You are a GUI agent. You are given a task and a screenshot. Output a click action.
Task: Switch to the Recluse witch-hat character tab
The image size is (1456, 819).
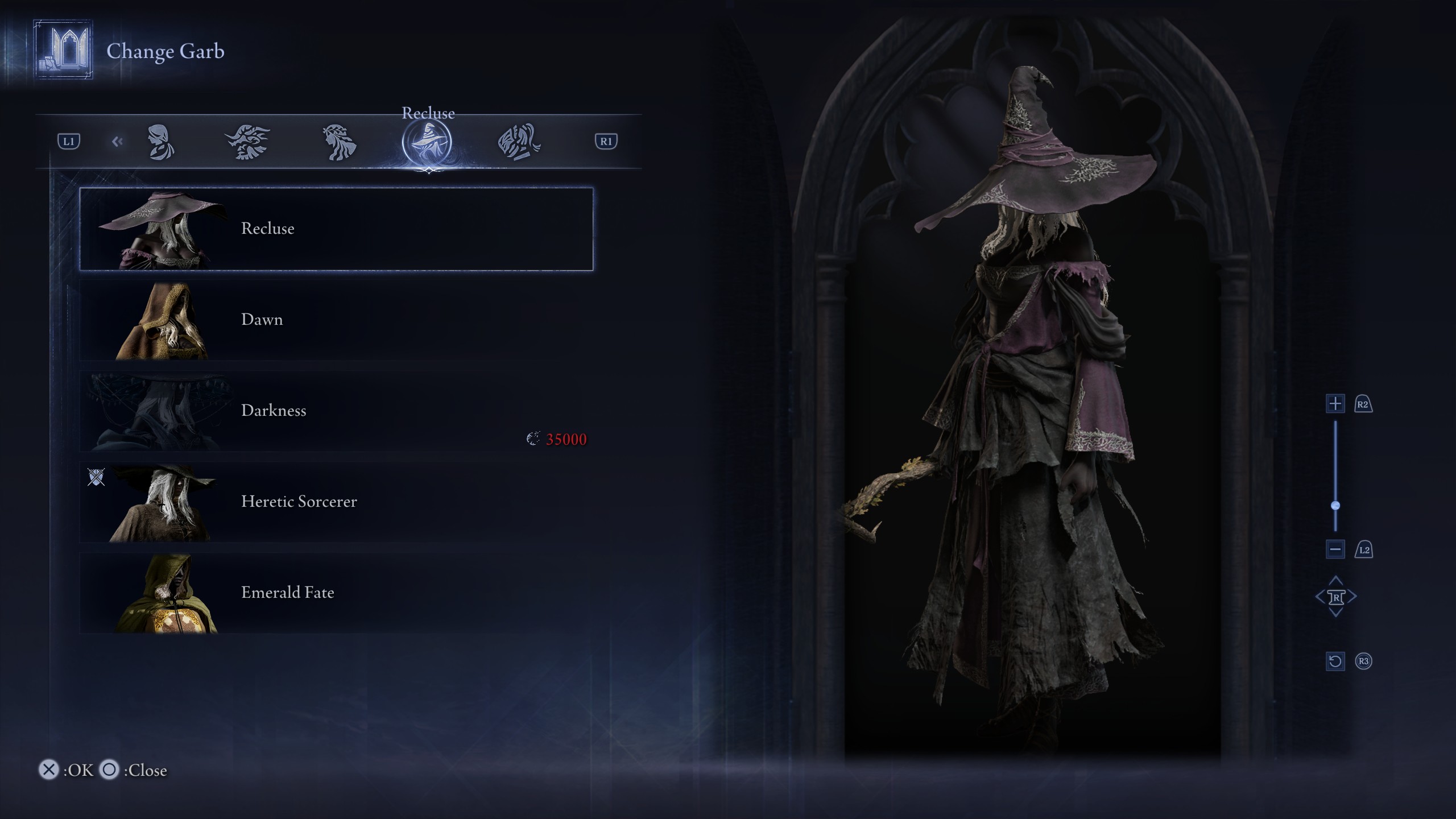[427, 142]
